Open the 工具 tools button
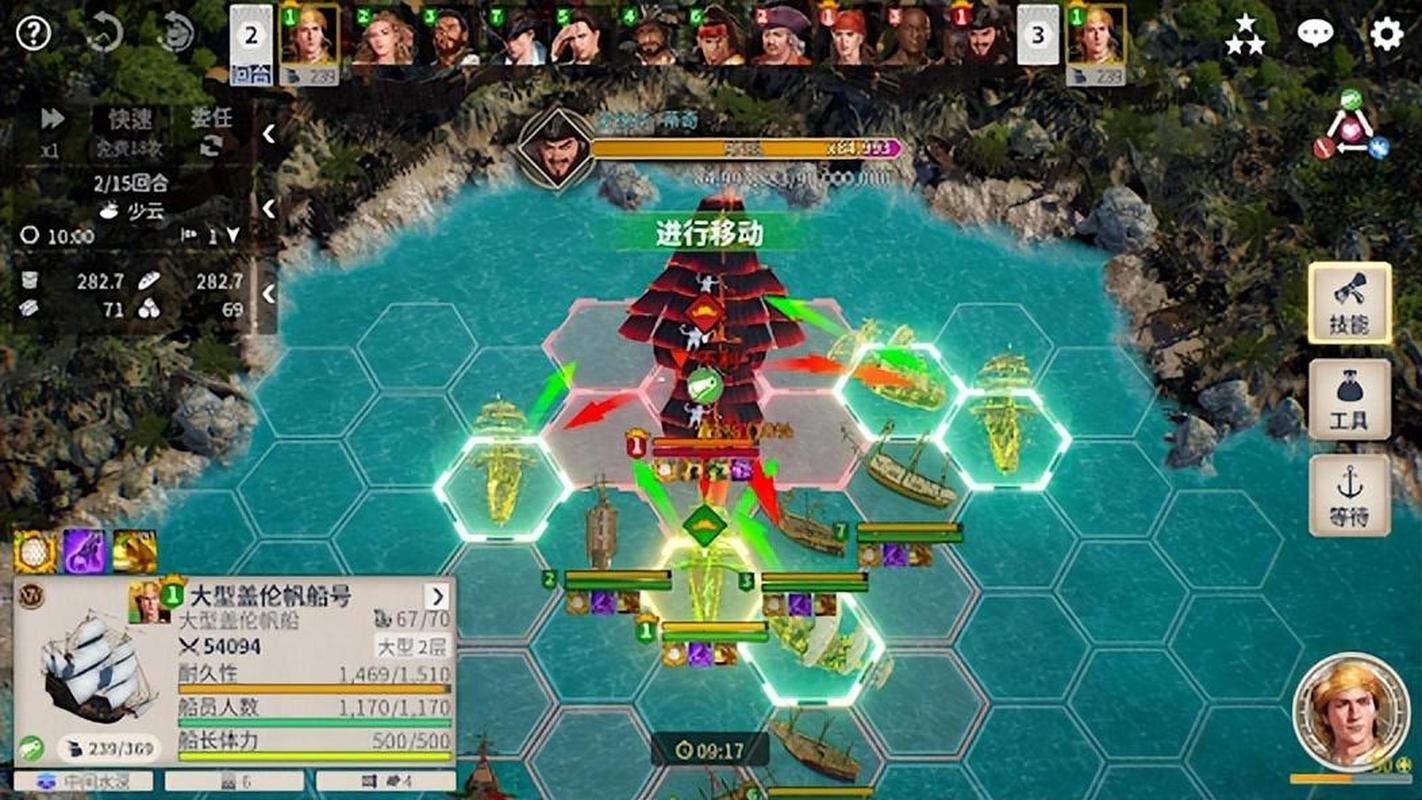The image size is (1422, 800). tap(1349, 399)
